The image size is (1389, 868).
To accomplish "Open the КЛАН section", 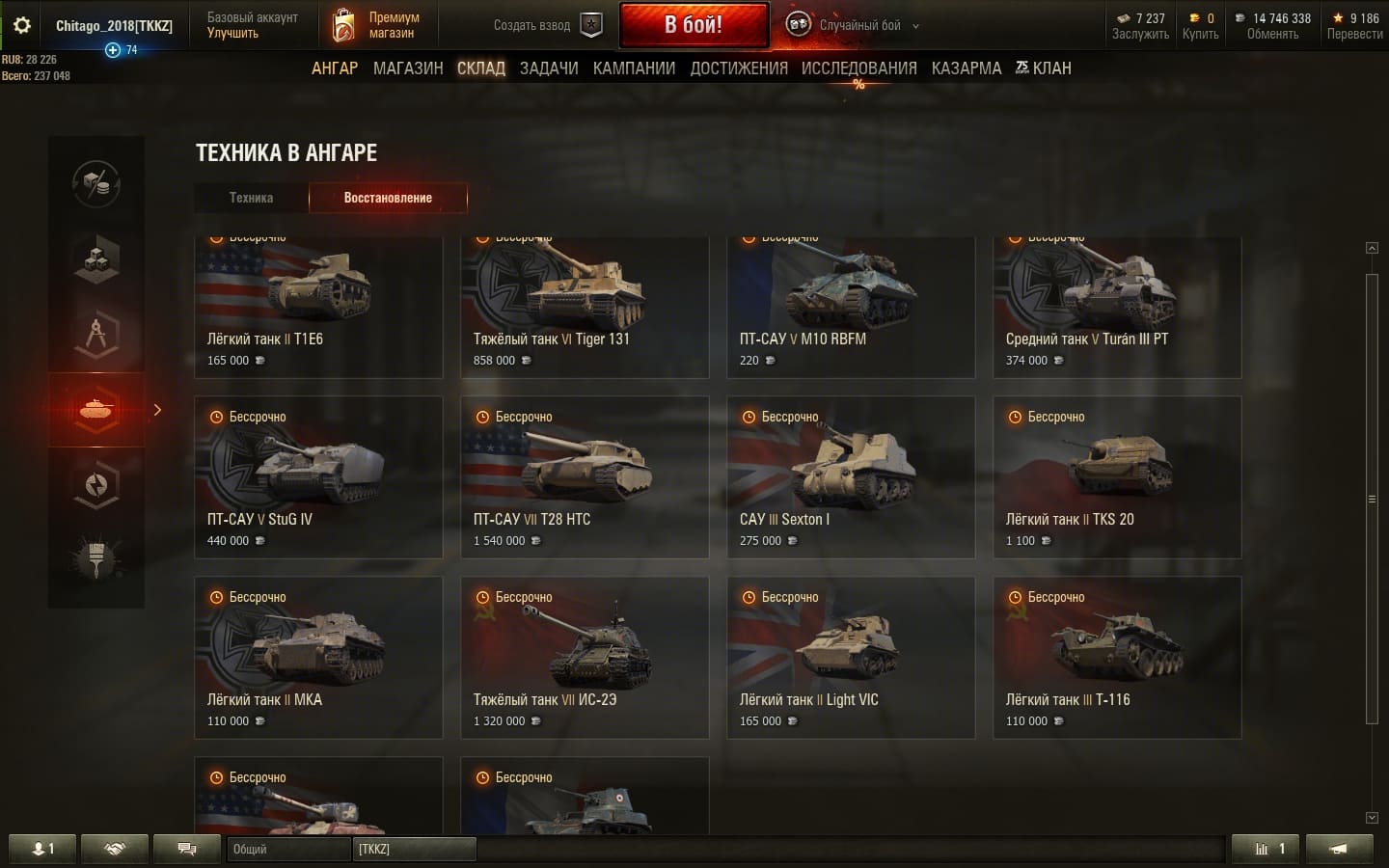I will click(x=1044, y=68).
